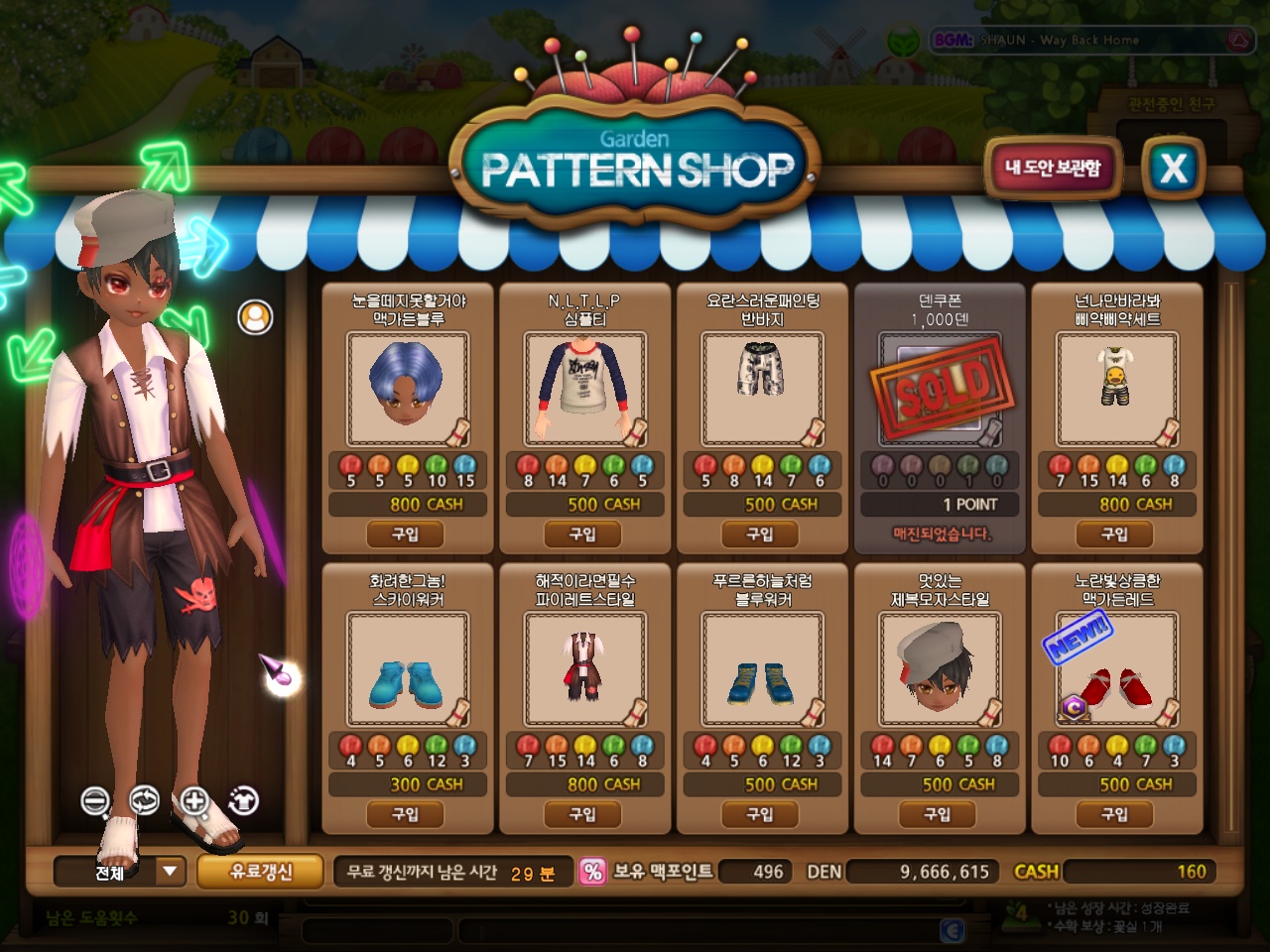This screenshot has width=1270, height=952.
Task: Click the sold-out 덴쿠폰 item
Action: [940, 389]
